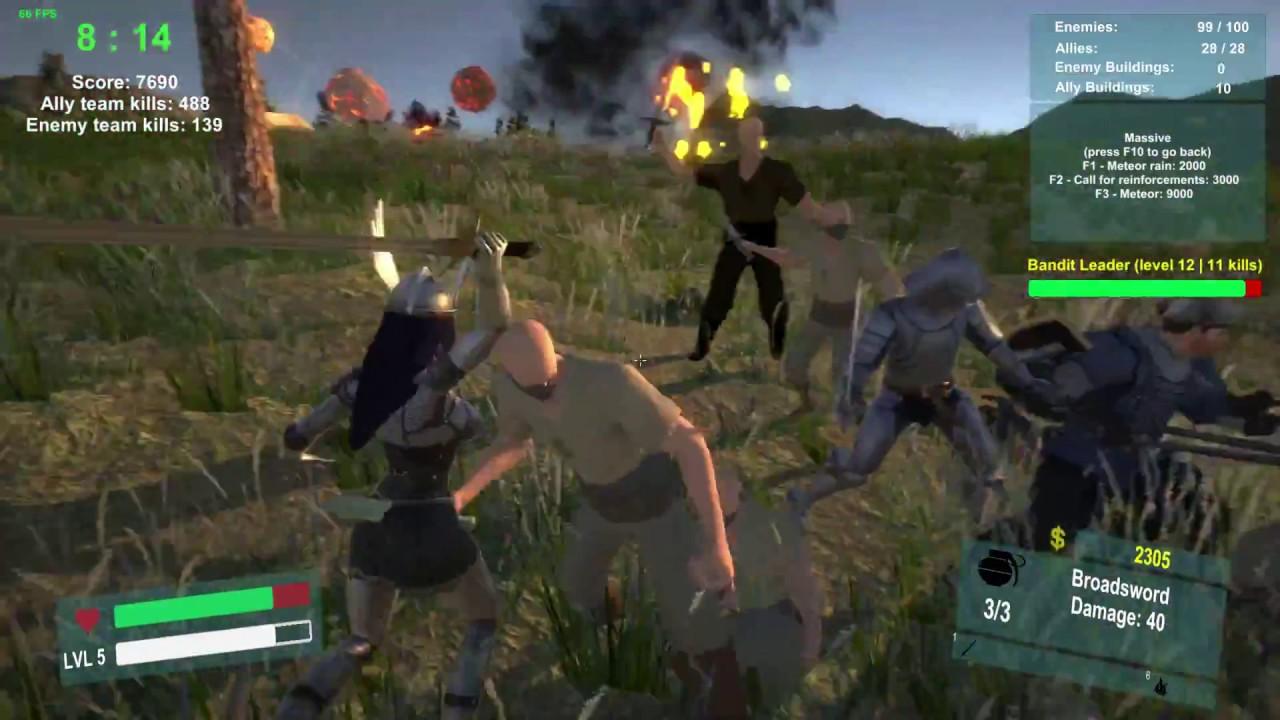Click the heart icon beside the health bar
The image size is (1280, 720).
pyautogui.click(x=87, y=620)
